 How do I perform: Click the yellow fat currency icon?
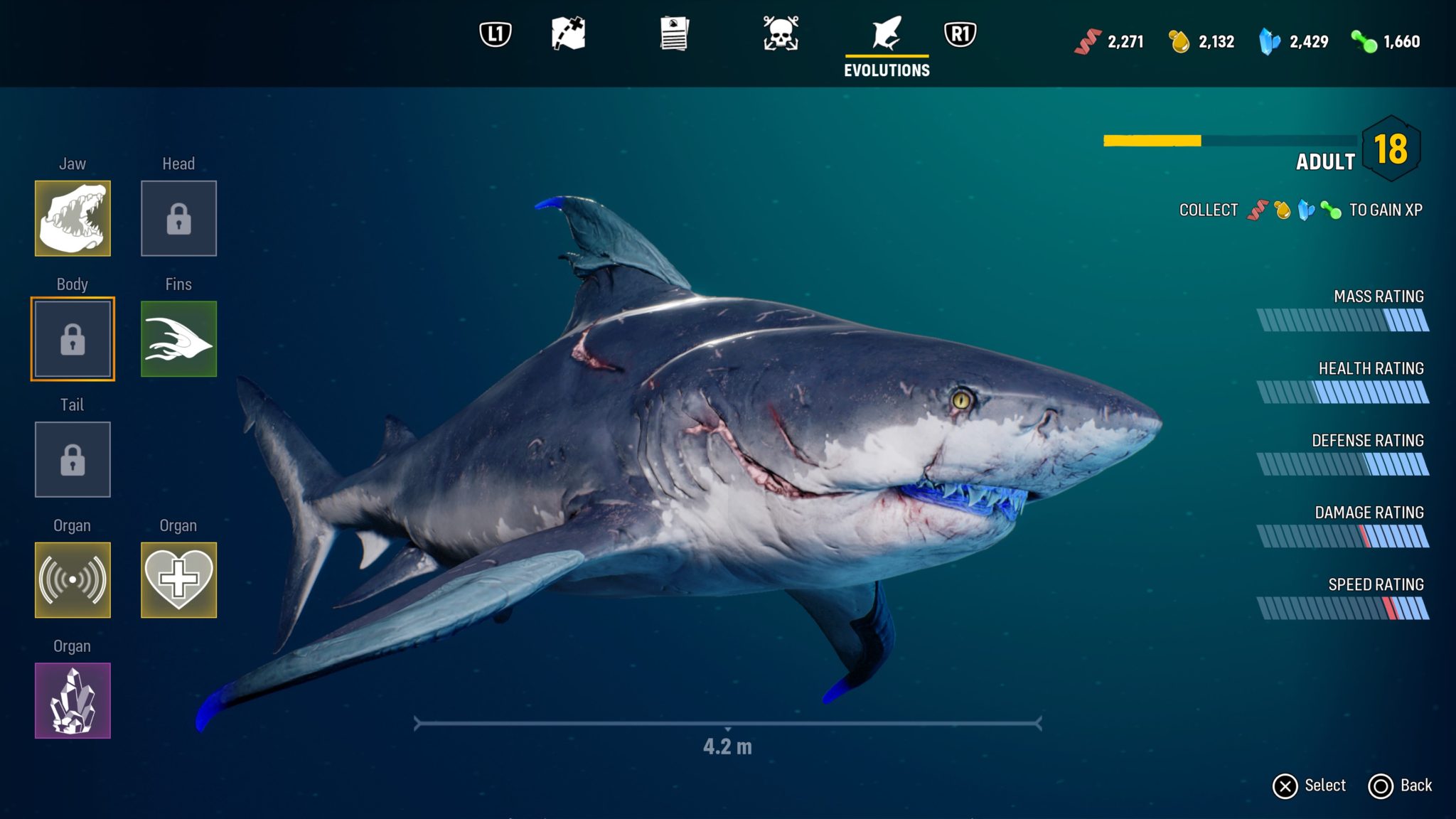(x=1177, y=41)
